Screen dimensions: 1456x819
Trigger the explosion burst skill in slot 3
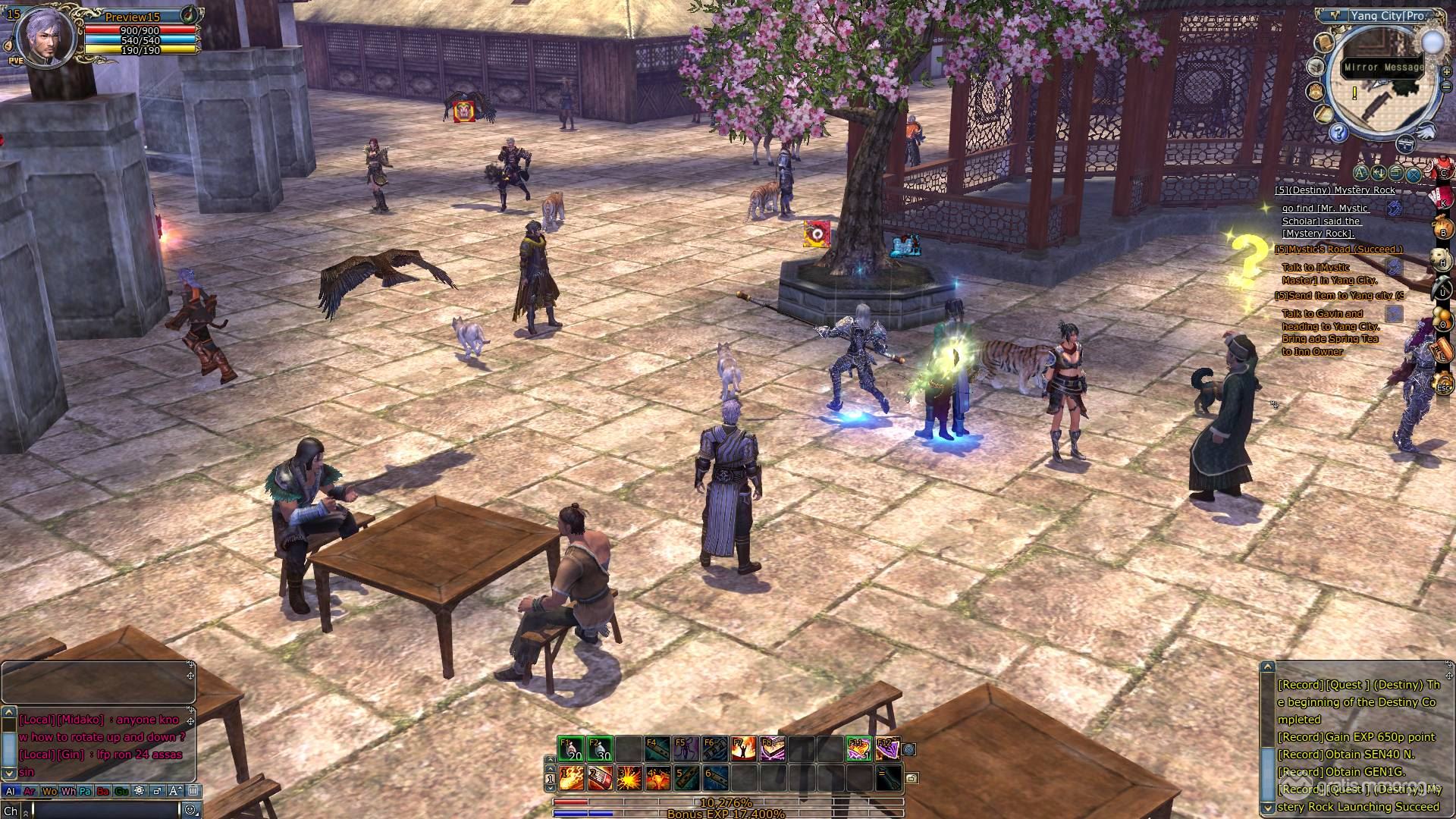pyautogui.click(x=628, y=778)
